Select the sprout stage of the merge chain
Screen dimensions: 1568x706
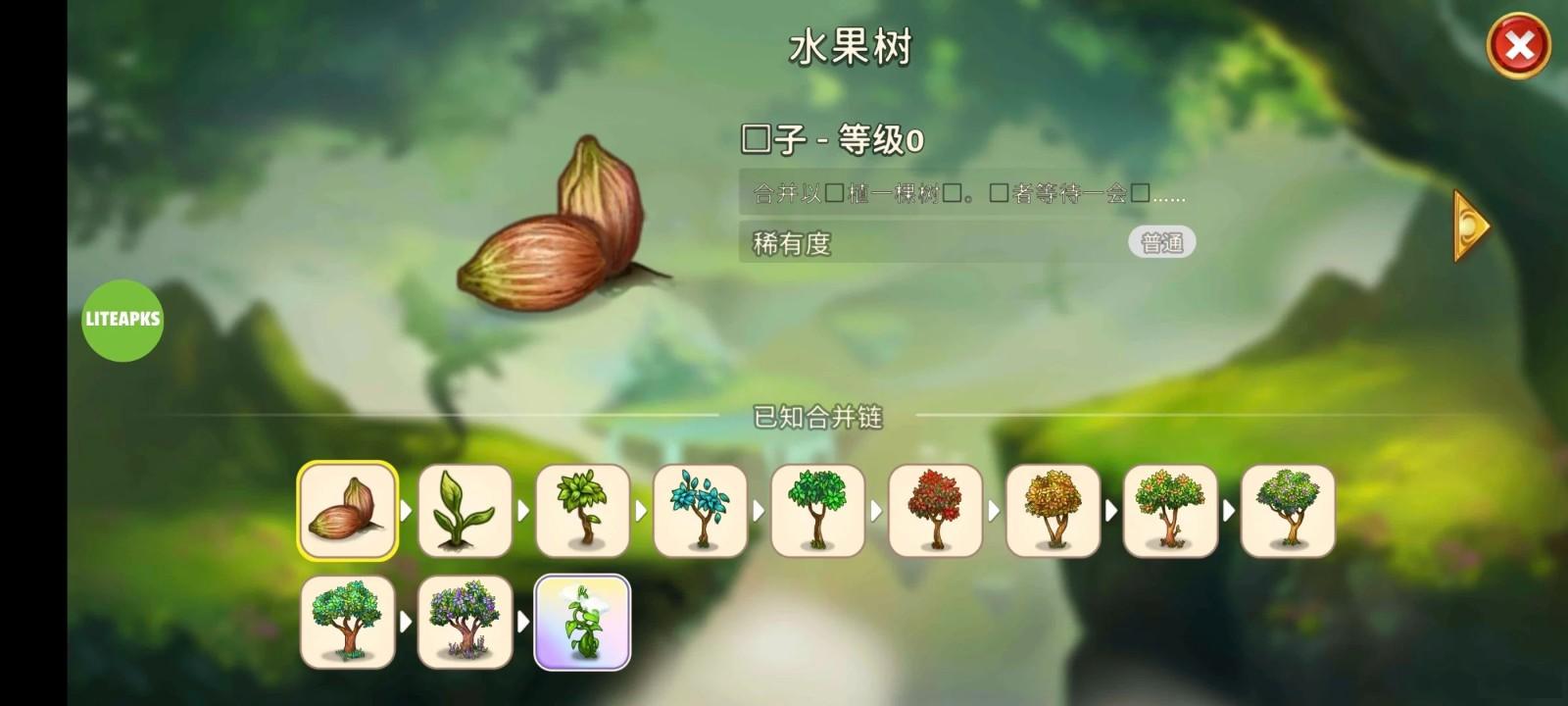click(x=465, y=511)
